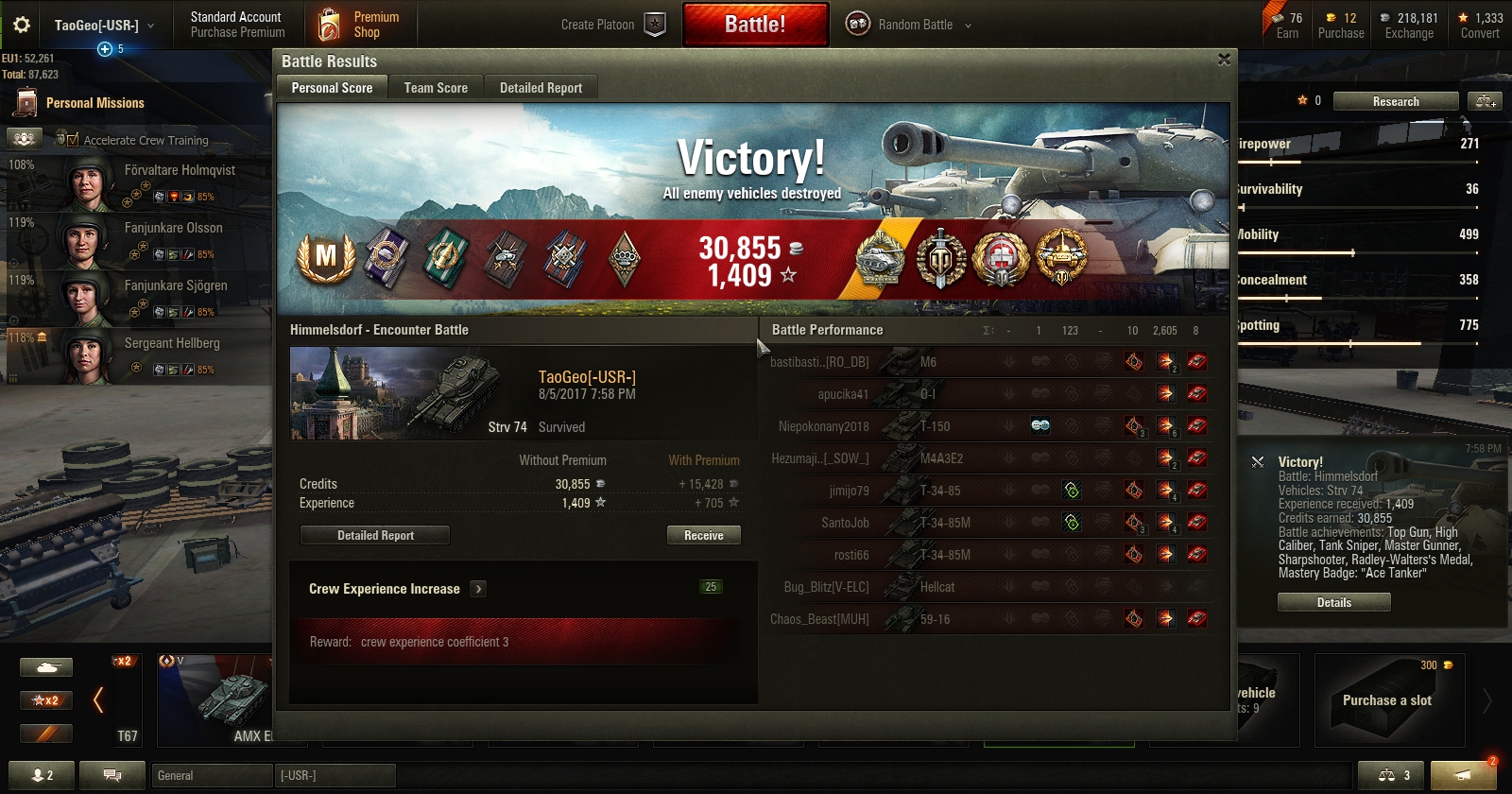Select the Personal Score tab
Viewport: 1512px width, 794px height.
click(332, 88)
